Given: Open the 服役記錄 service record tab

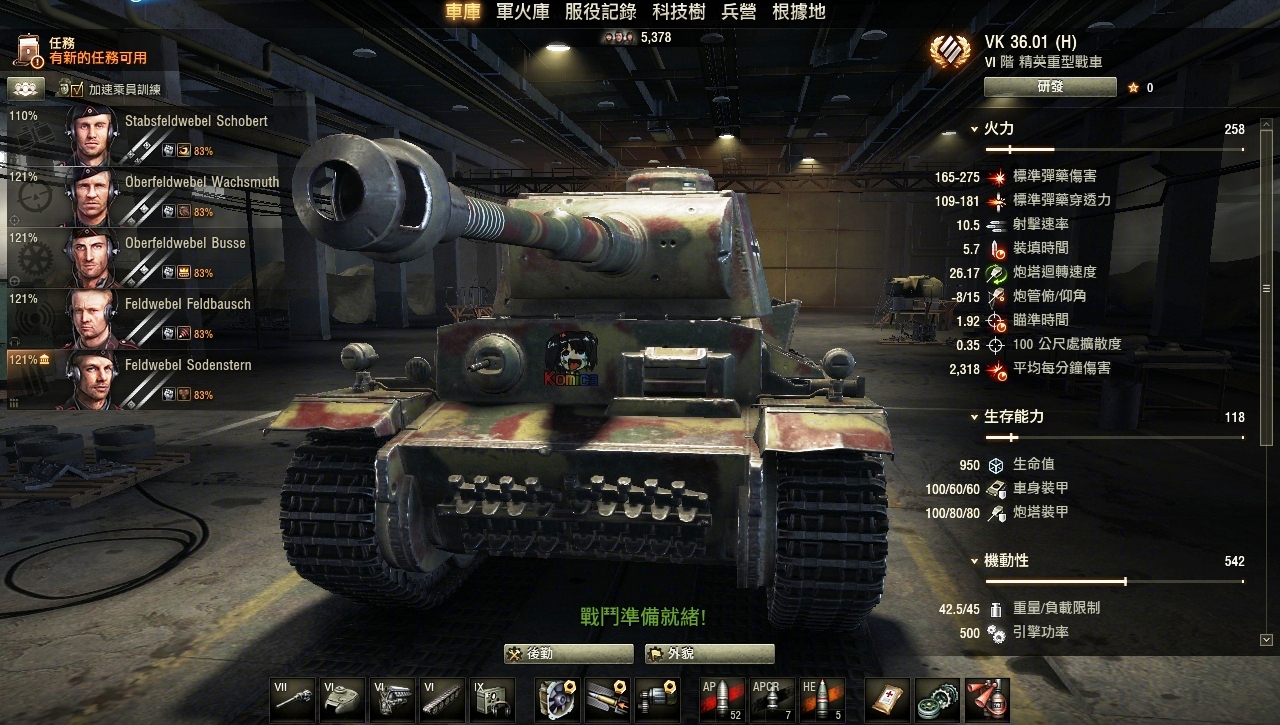Looking at the screenshot, I should 601,12.
